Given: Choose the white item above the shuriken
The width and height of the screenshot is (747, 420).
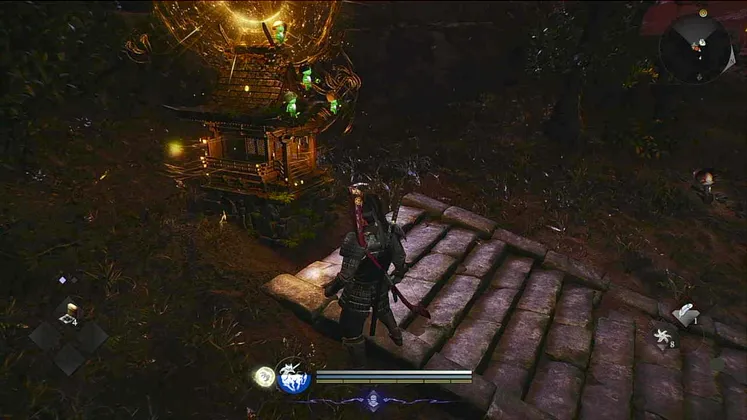Looking at the screenshot, I should pos(685,314).
